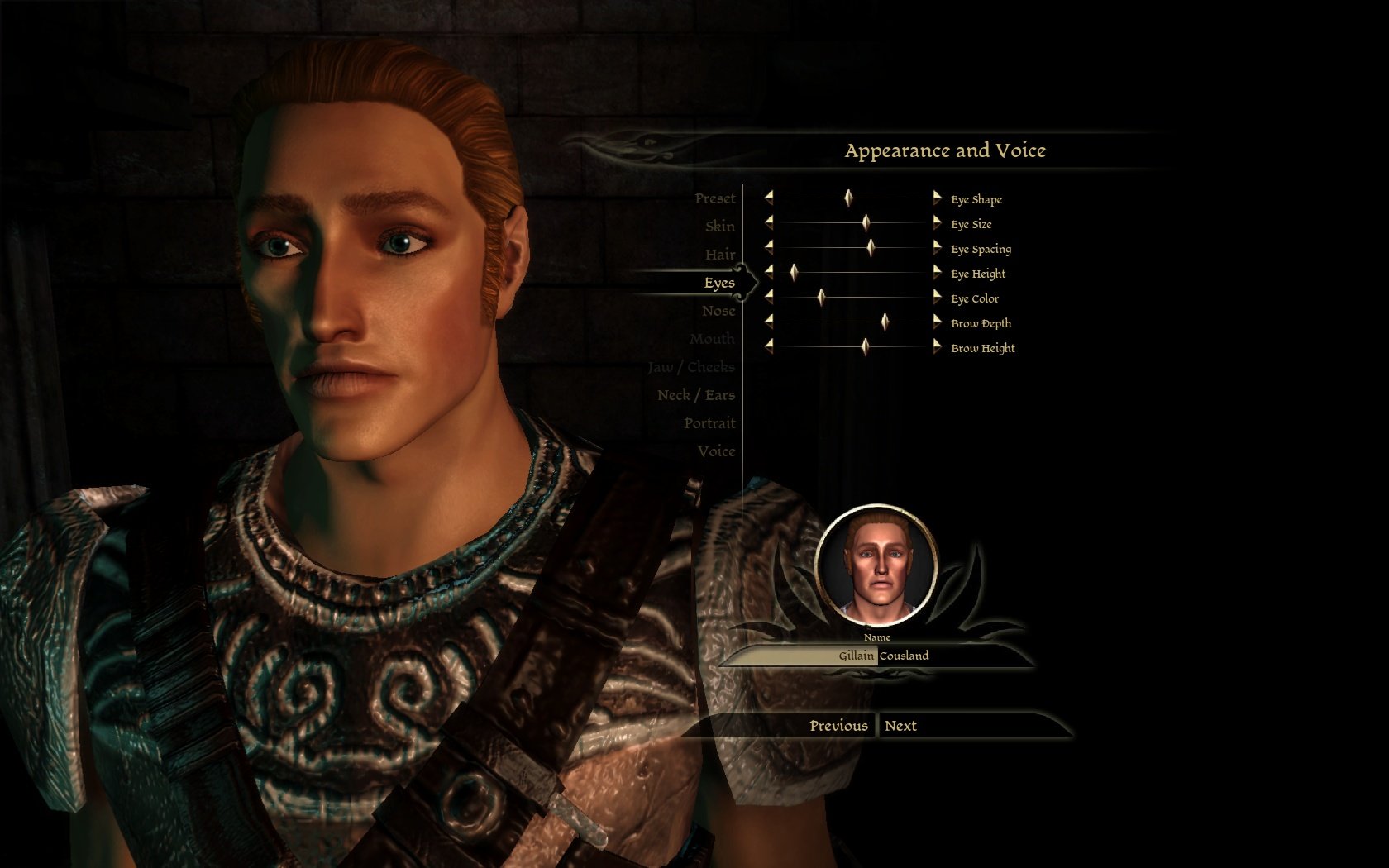Go back with the Previous button
The width and height of the screenshot is (1389, 868).
click(838, 726)
